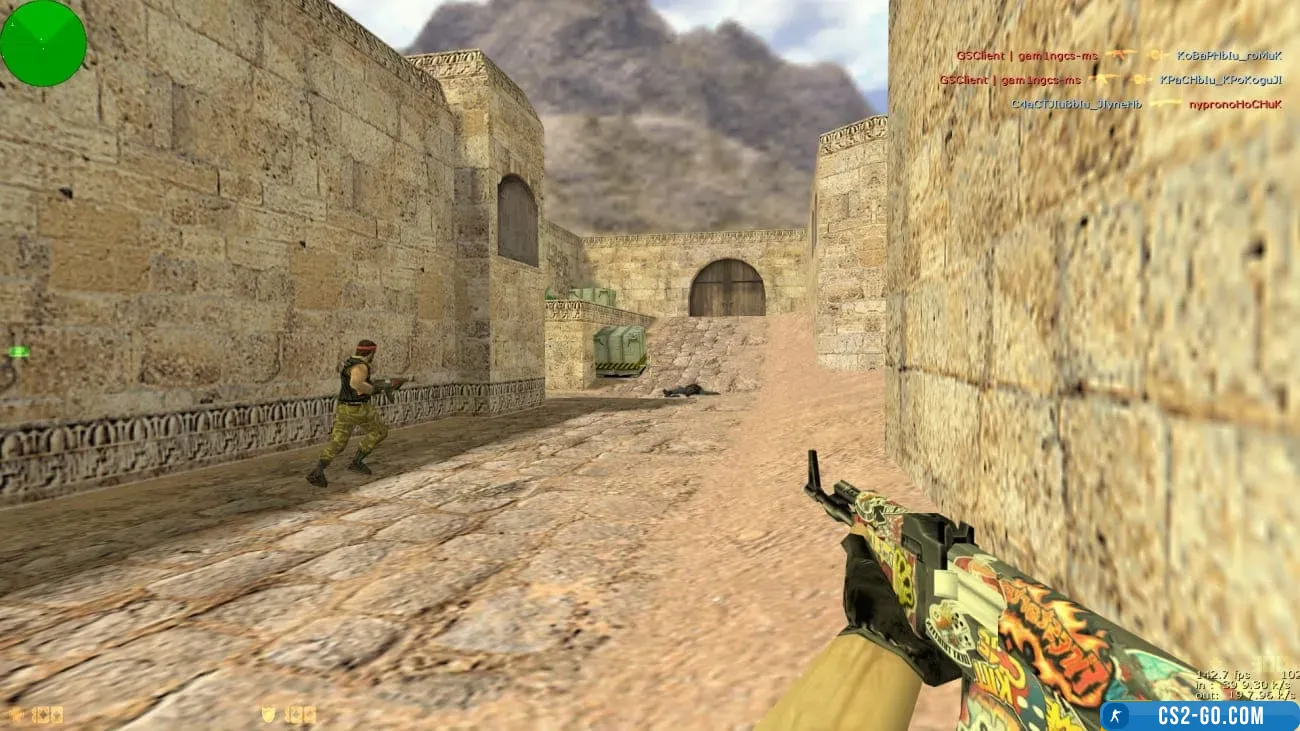
Task: Click the green circular radar
Action: tap(43, 43)
